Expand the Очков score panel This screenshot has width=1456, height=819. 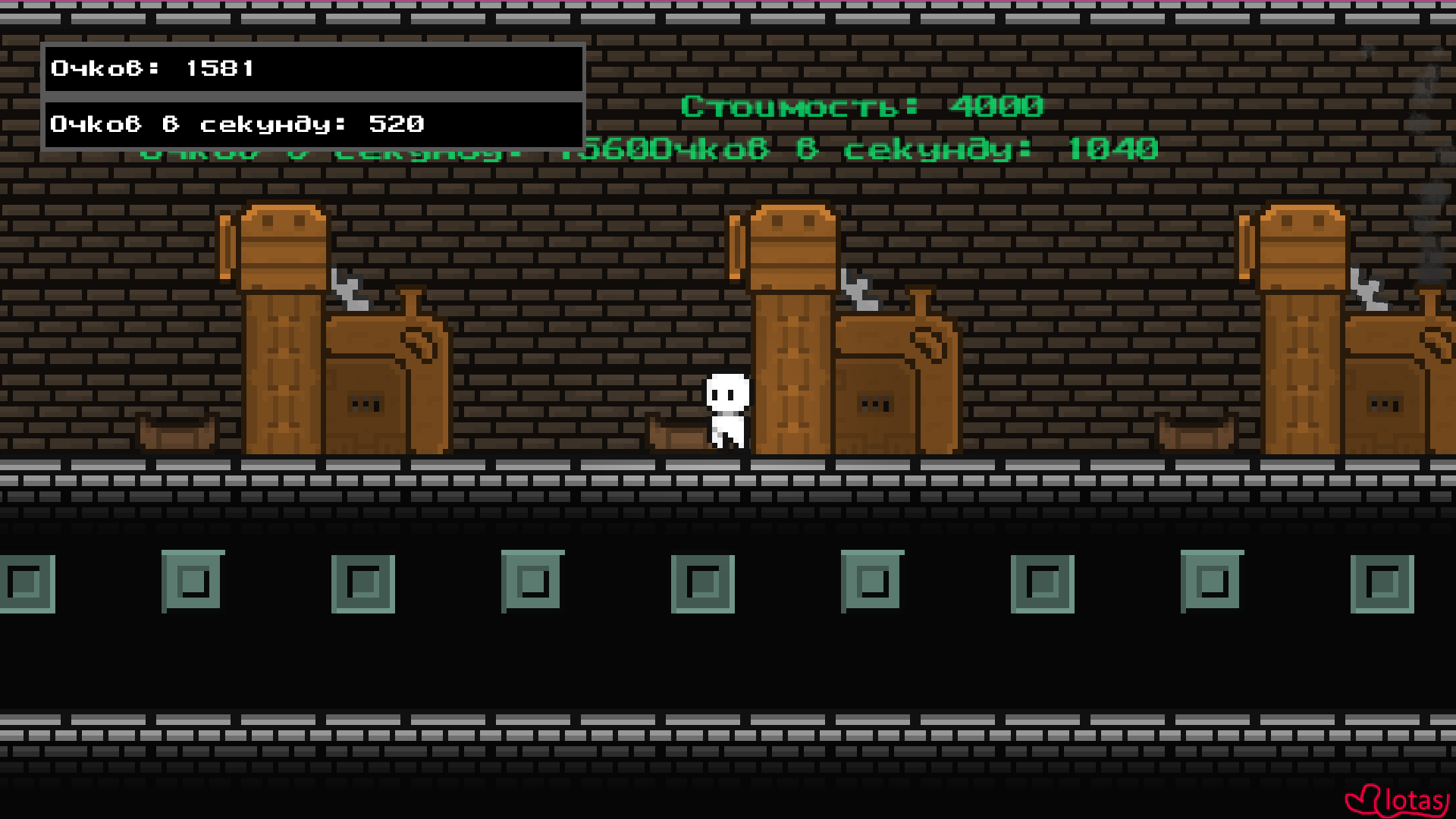315,68
